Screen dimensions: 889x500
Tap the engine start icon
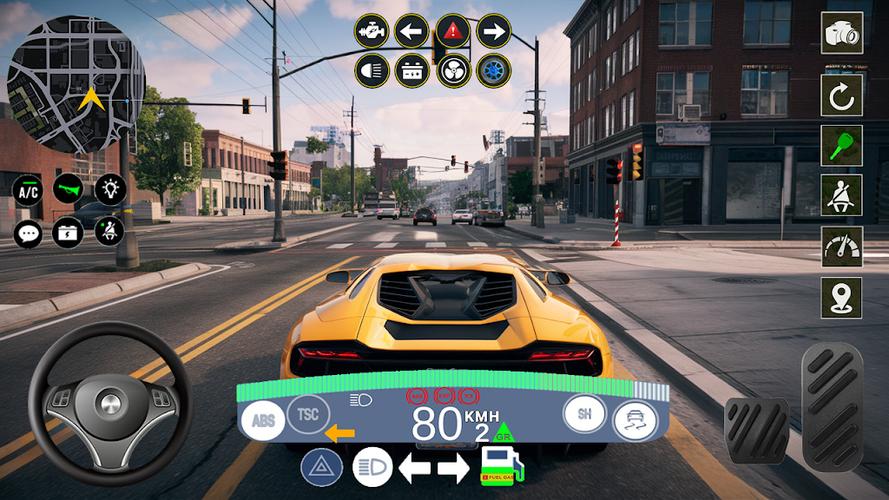click(370, 31)
